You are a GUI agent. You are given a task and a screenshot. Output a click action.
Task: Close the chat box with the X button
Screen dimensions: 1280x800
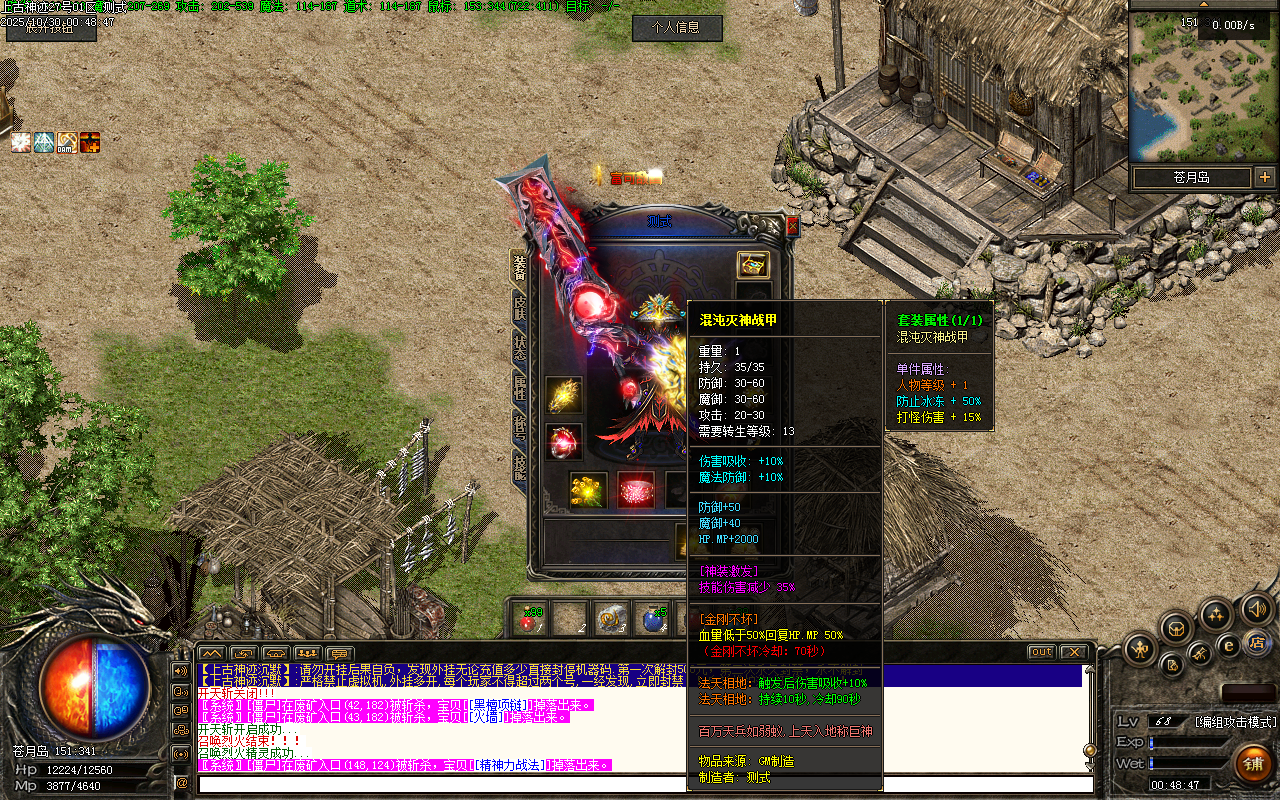pyautogui.click(x=1073, y=652)
